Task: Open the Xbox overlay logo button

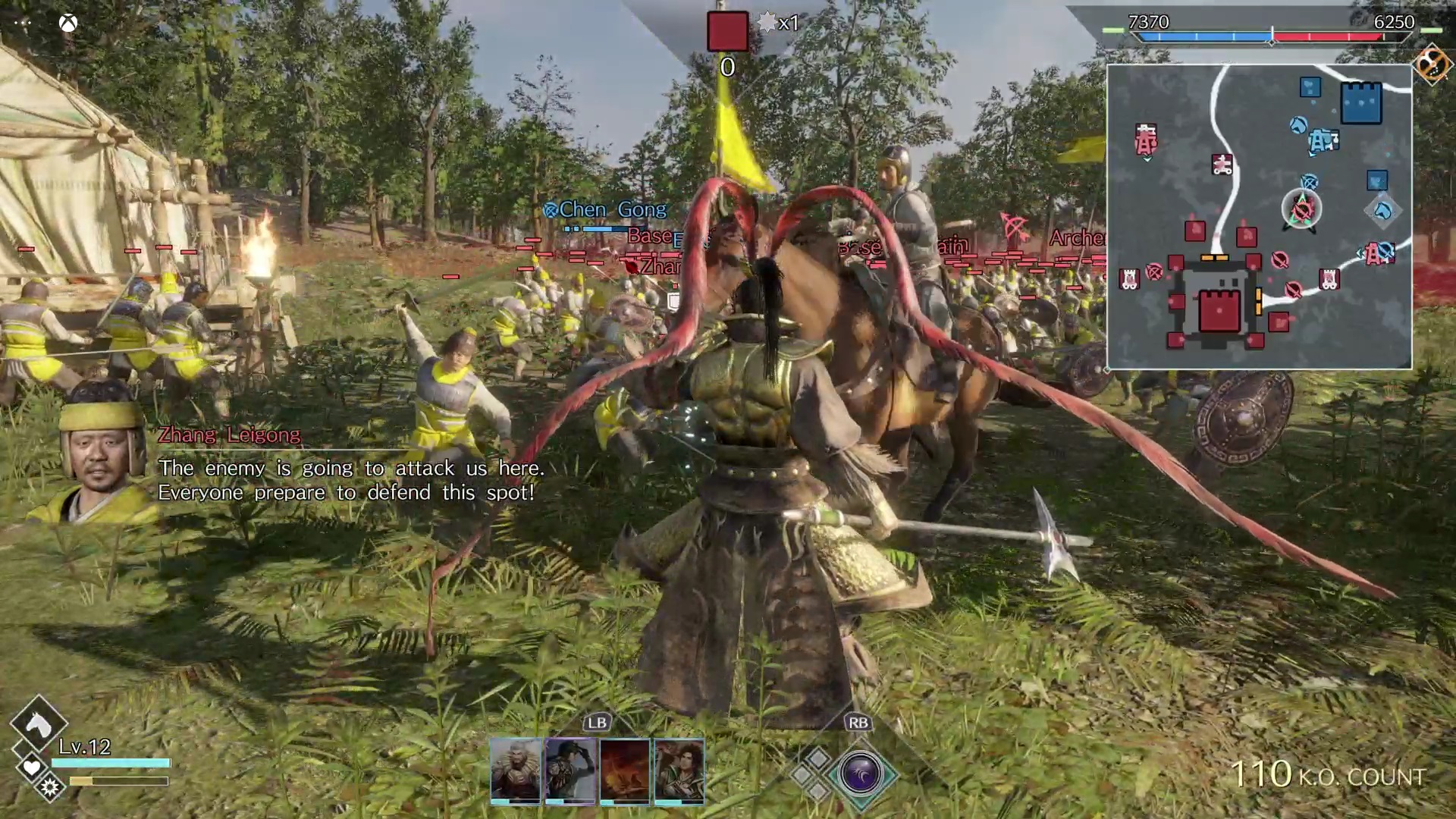Action: click(68, 23)
